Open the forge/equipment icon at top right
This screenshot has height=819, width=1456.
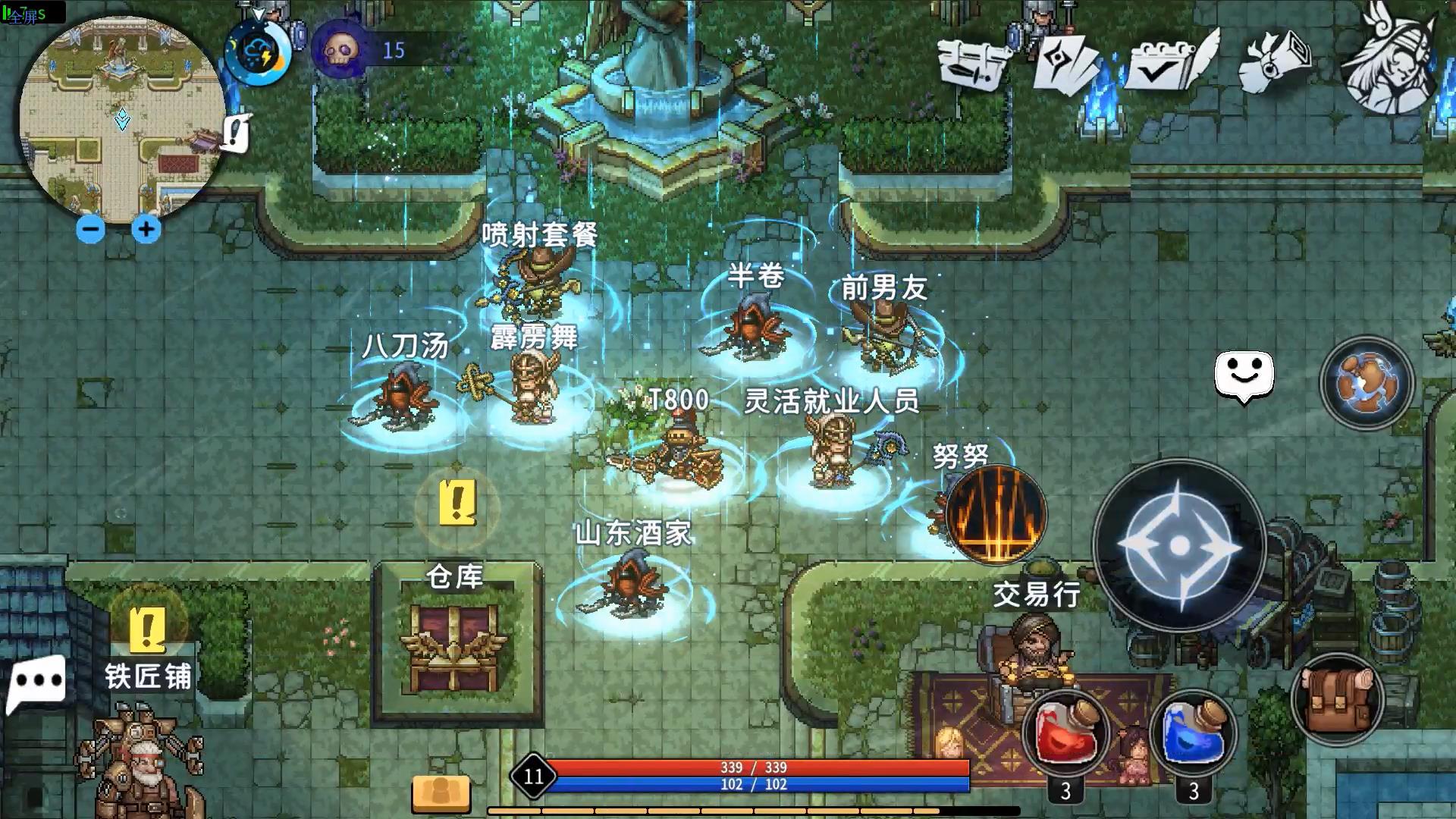pyautogui.click(x=974, y=61)
